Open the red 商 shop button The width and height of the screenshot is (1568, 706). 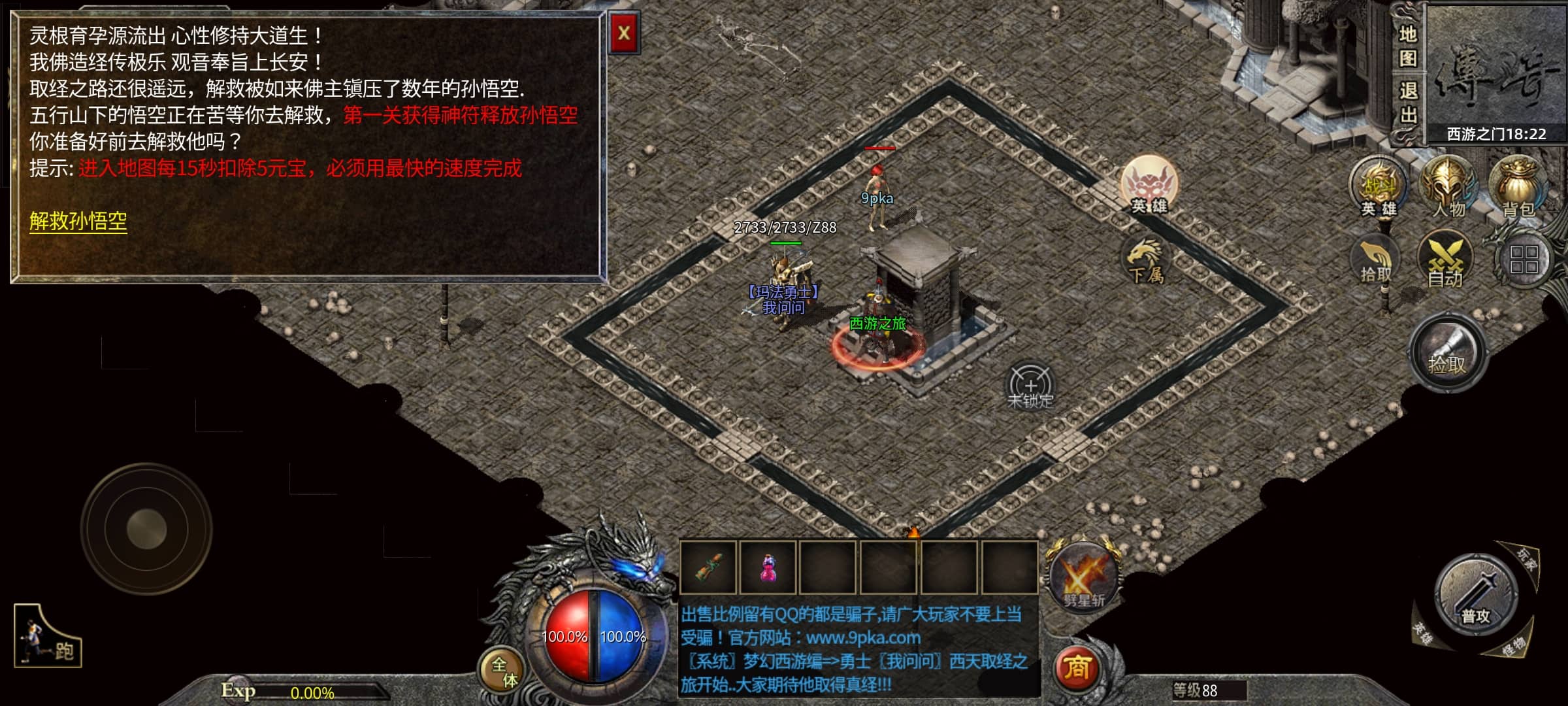[x=1076, y=668]
